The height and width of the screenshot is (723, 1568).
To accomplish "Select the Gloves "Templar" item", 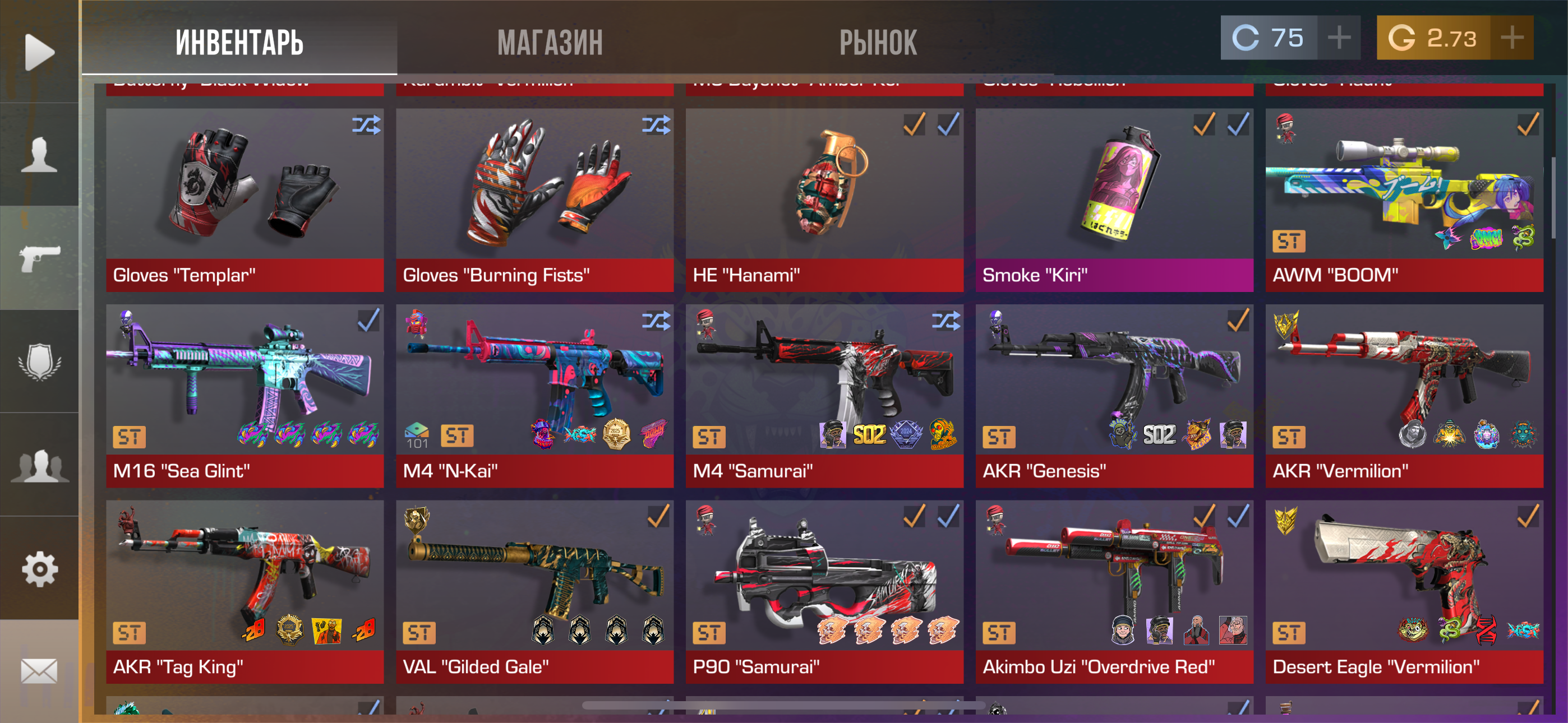I will click(245, 200).
